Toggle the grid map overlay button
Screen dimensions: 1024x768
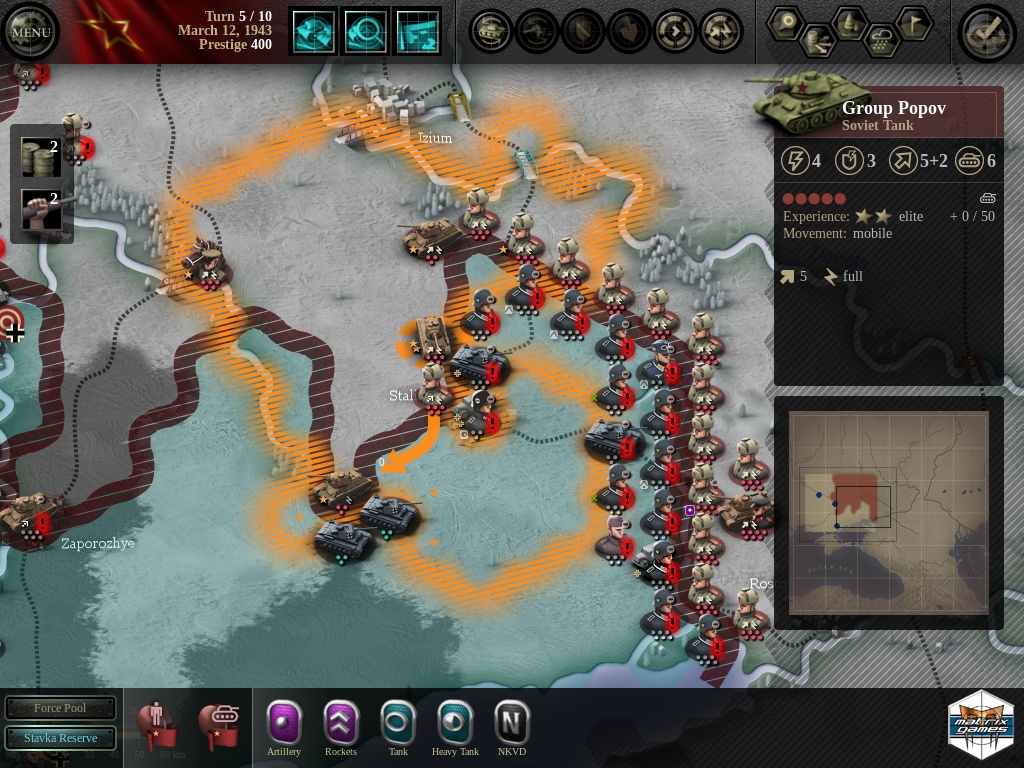click(418, 32)
